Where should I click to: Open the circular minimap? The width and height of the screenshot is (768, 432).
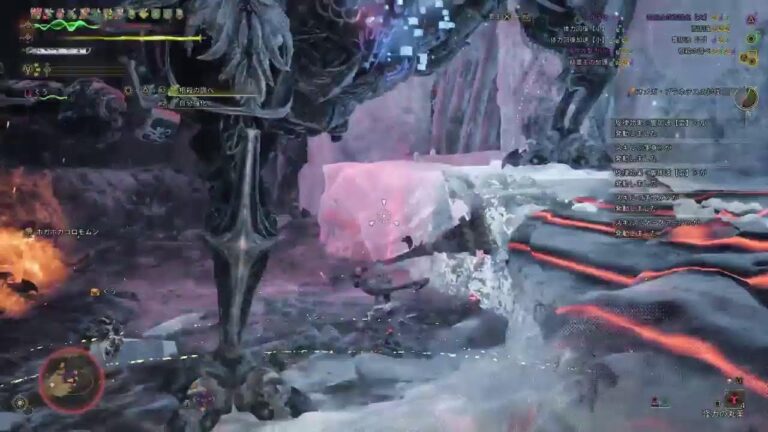pos(71,379)
